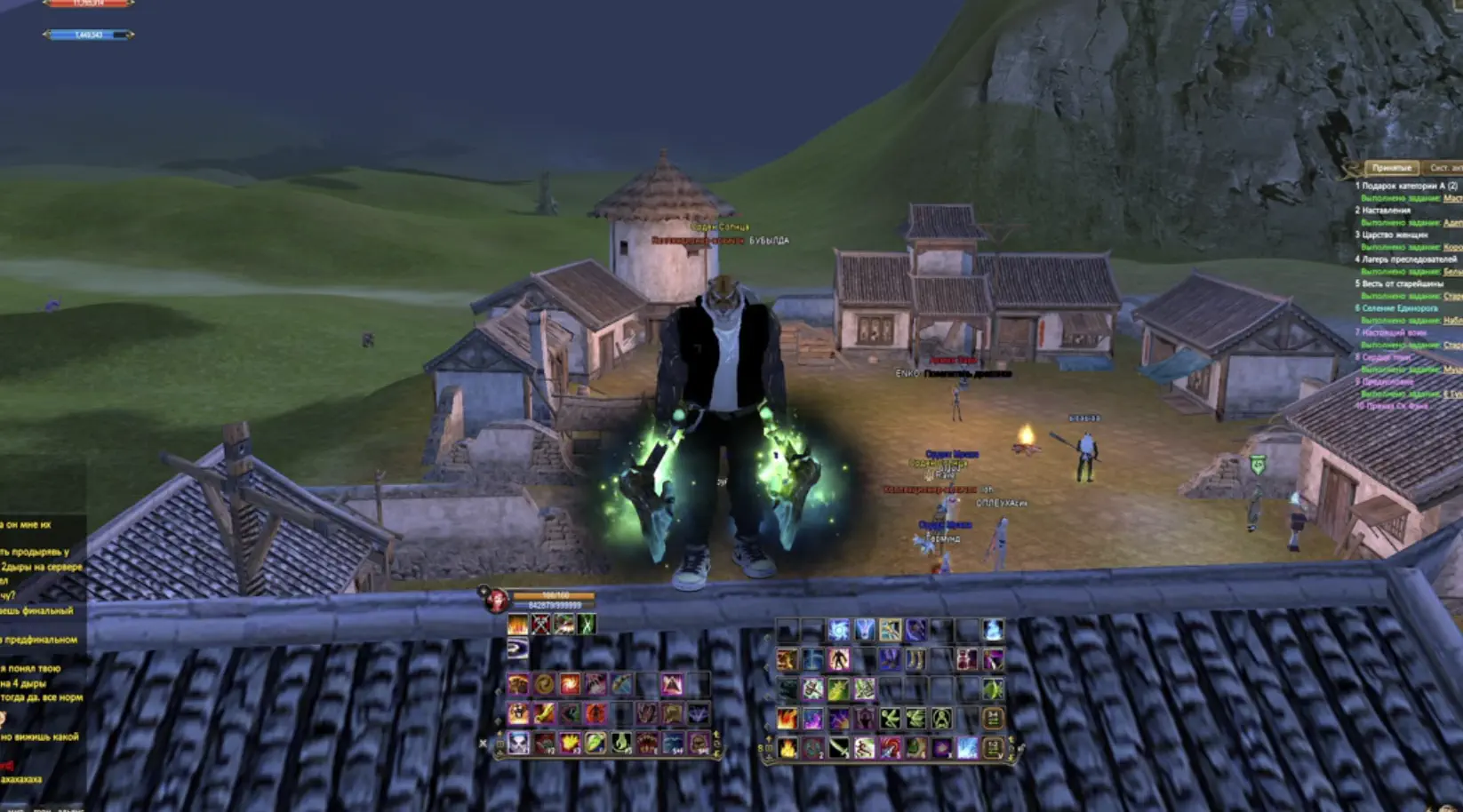1463x812 pixels.
Task: Select the sword attack skill icon
Action: pyautogui.click(x=839, y=749)
